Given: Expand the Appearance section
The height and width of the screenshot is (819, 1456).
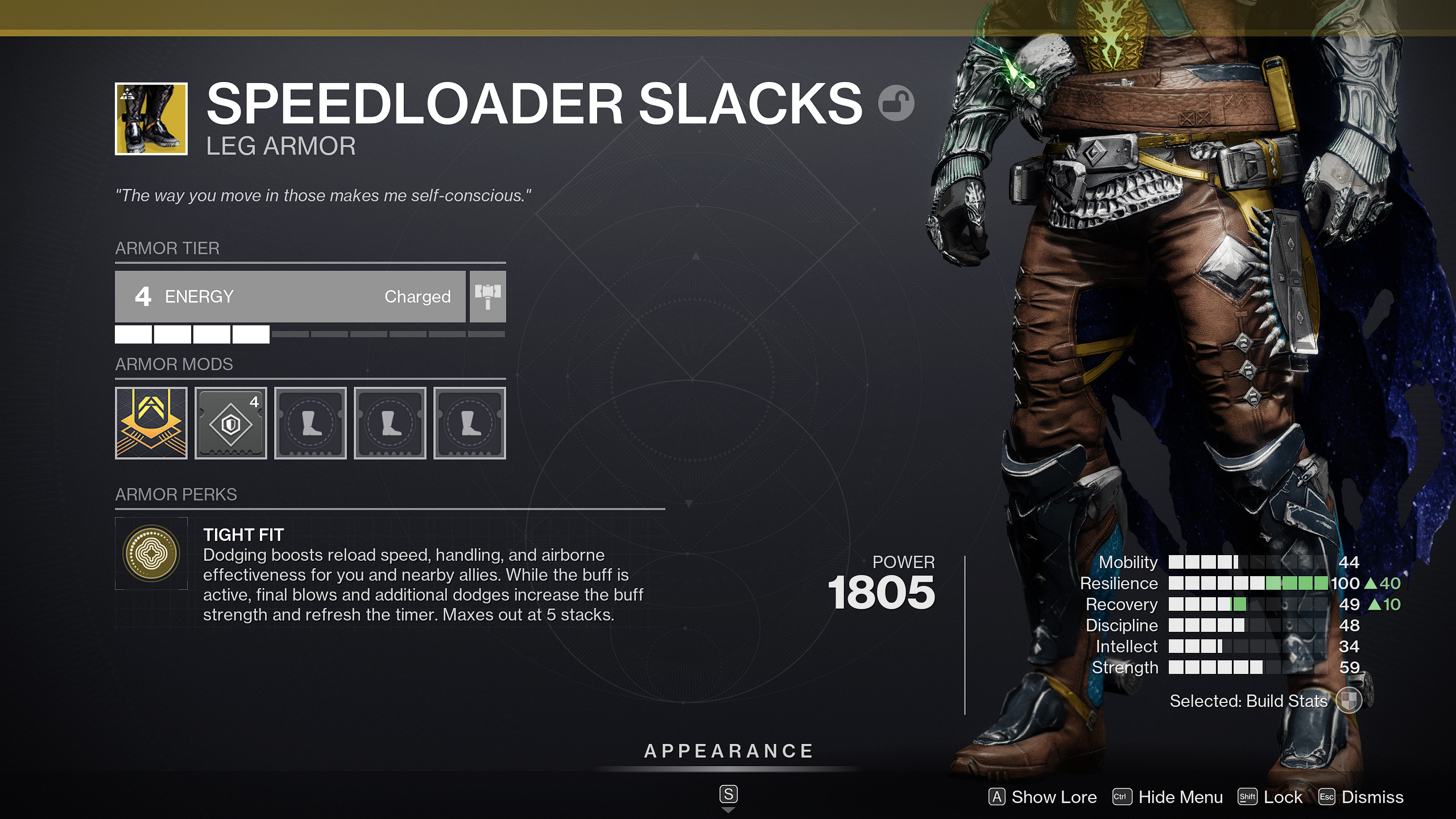Looking at the screenshot, I should [728, 750].
